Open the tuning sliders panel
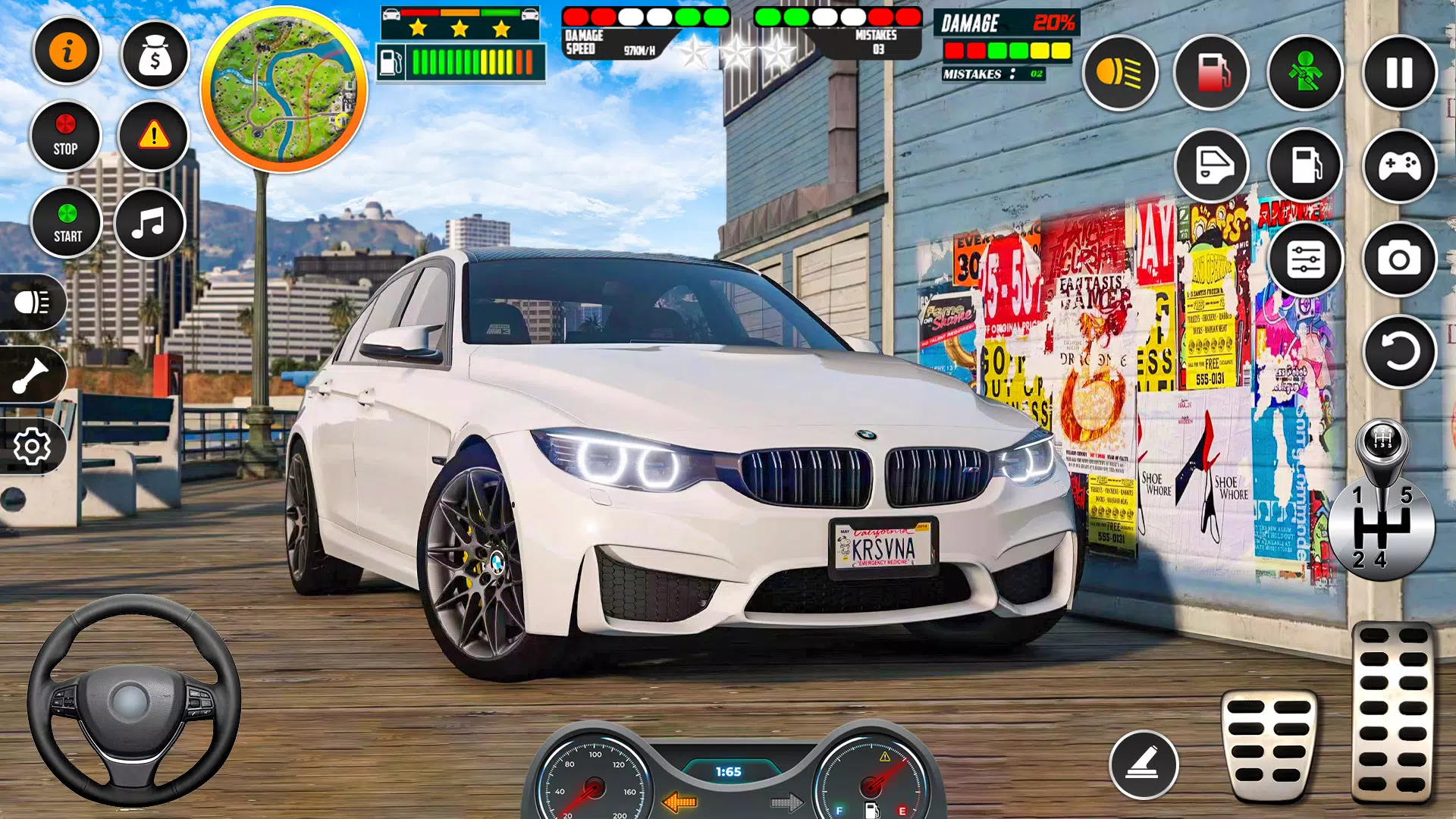This screenshot has width=1456, height=819. (x=1304, y=260)
